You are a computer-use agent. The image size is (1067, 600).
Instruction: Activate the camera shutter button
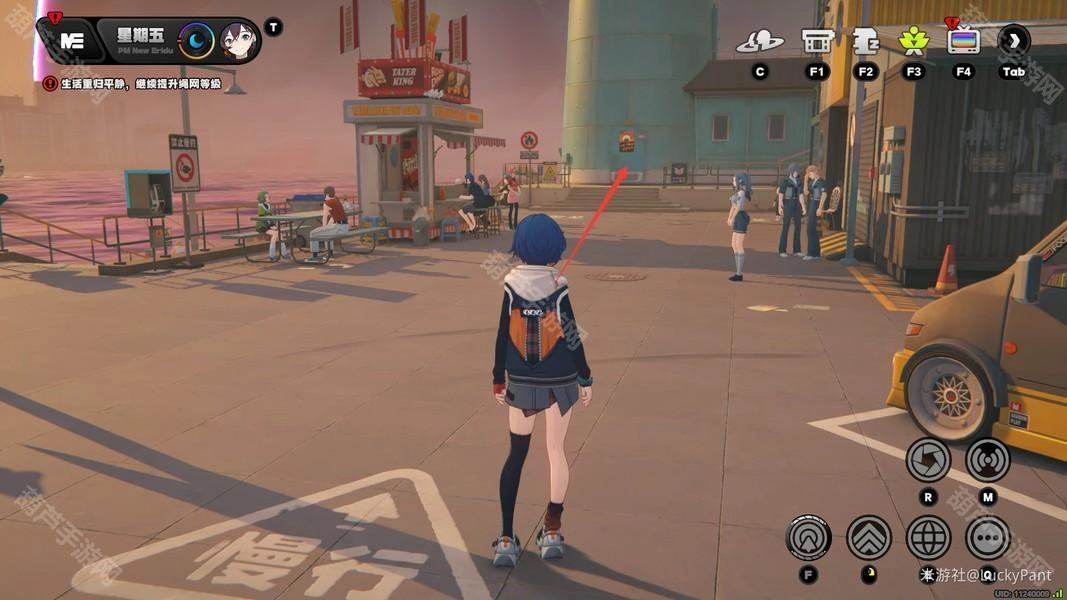pos(928,460)
